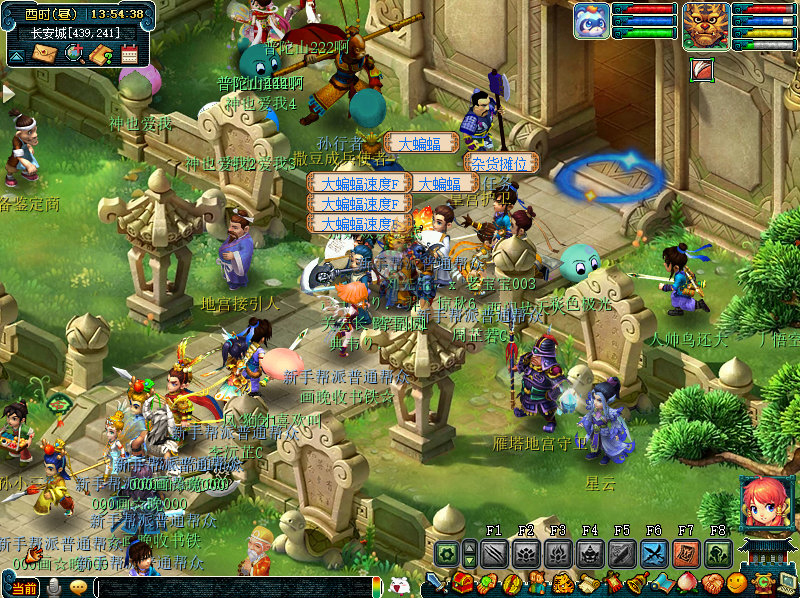Select the blue pet portrait

(x=591, y=21)
